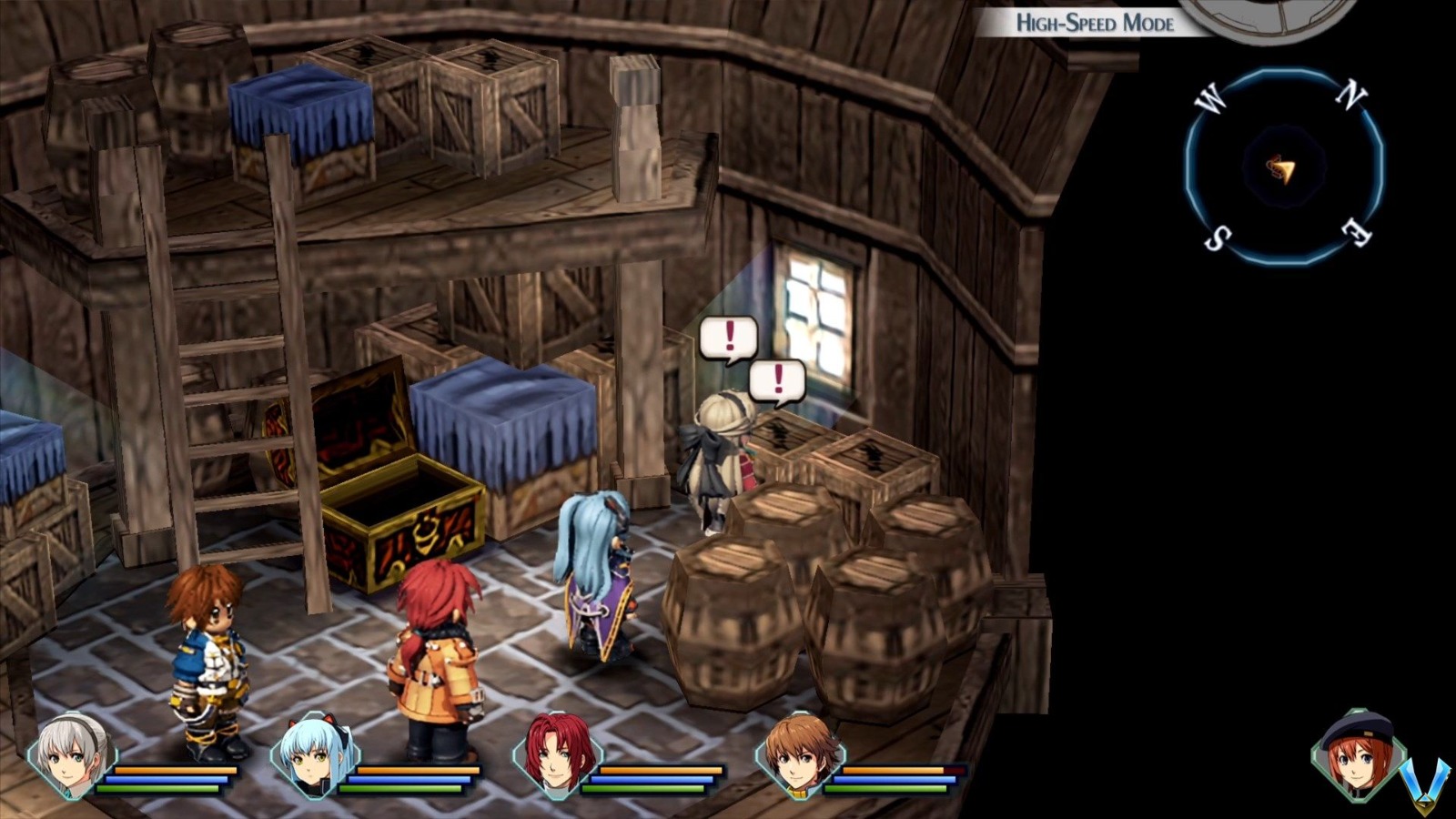Select the silver-haired party member portrait
The height and width of the screenshot is (819, 1456).
tap(73, 755)
